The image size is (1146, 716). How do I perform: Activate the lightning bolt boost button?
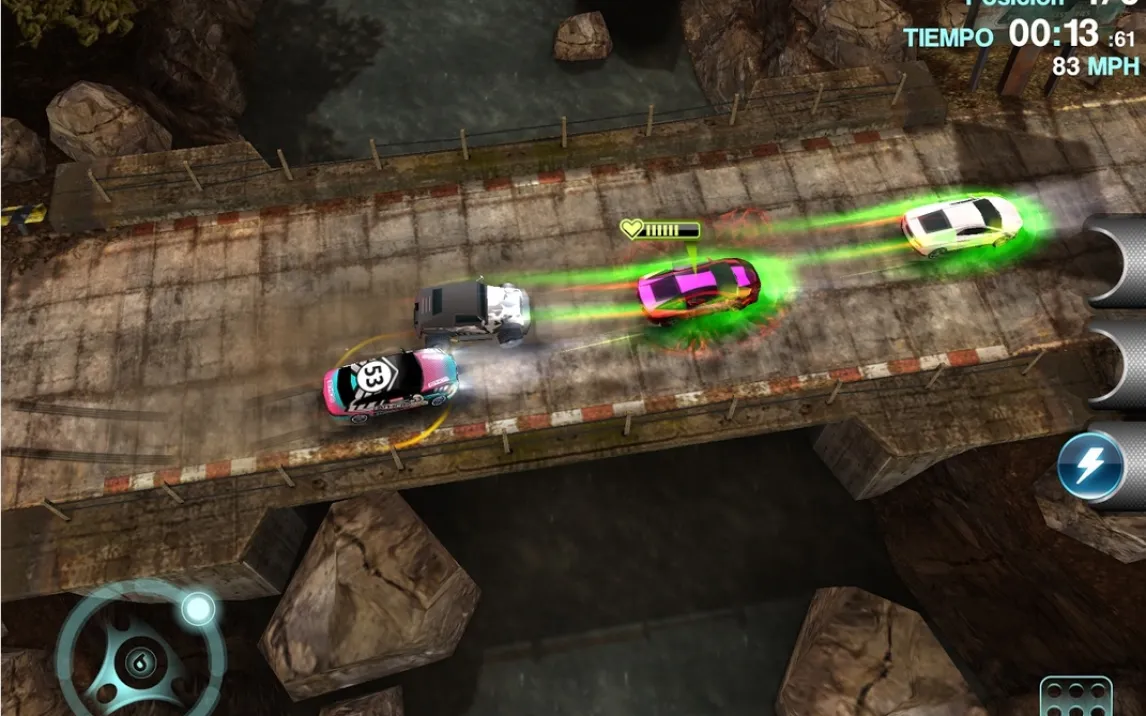point(1088,465)
